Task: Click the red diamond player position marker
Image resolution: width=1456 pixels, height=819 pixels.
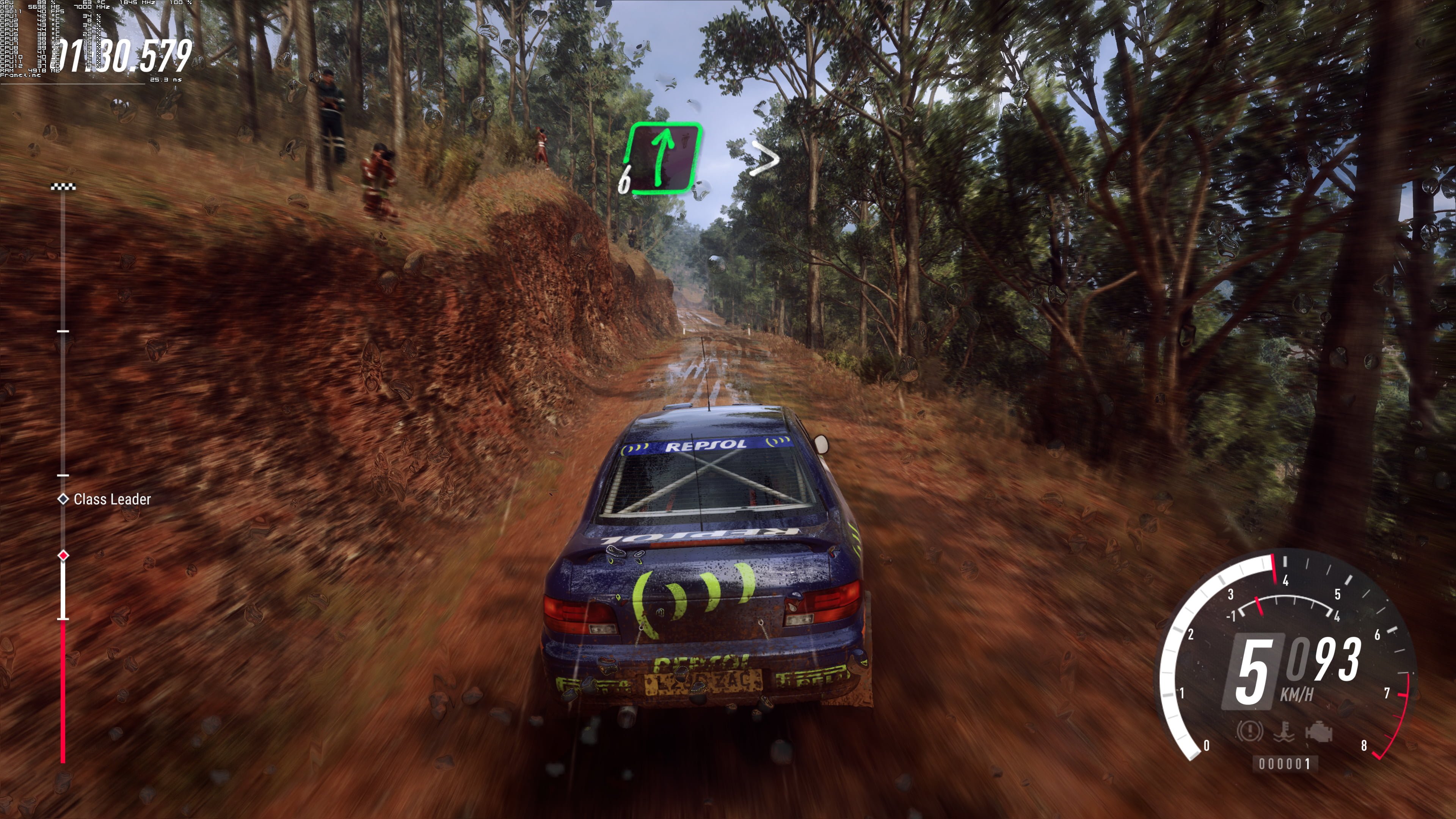Action: [63, 555]
